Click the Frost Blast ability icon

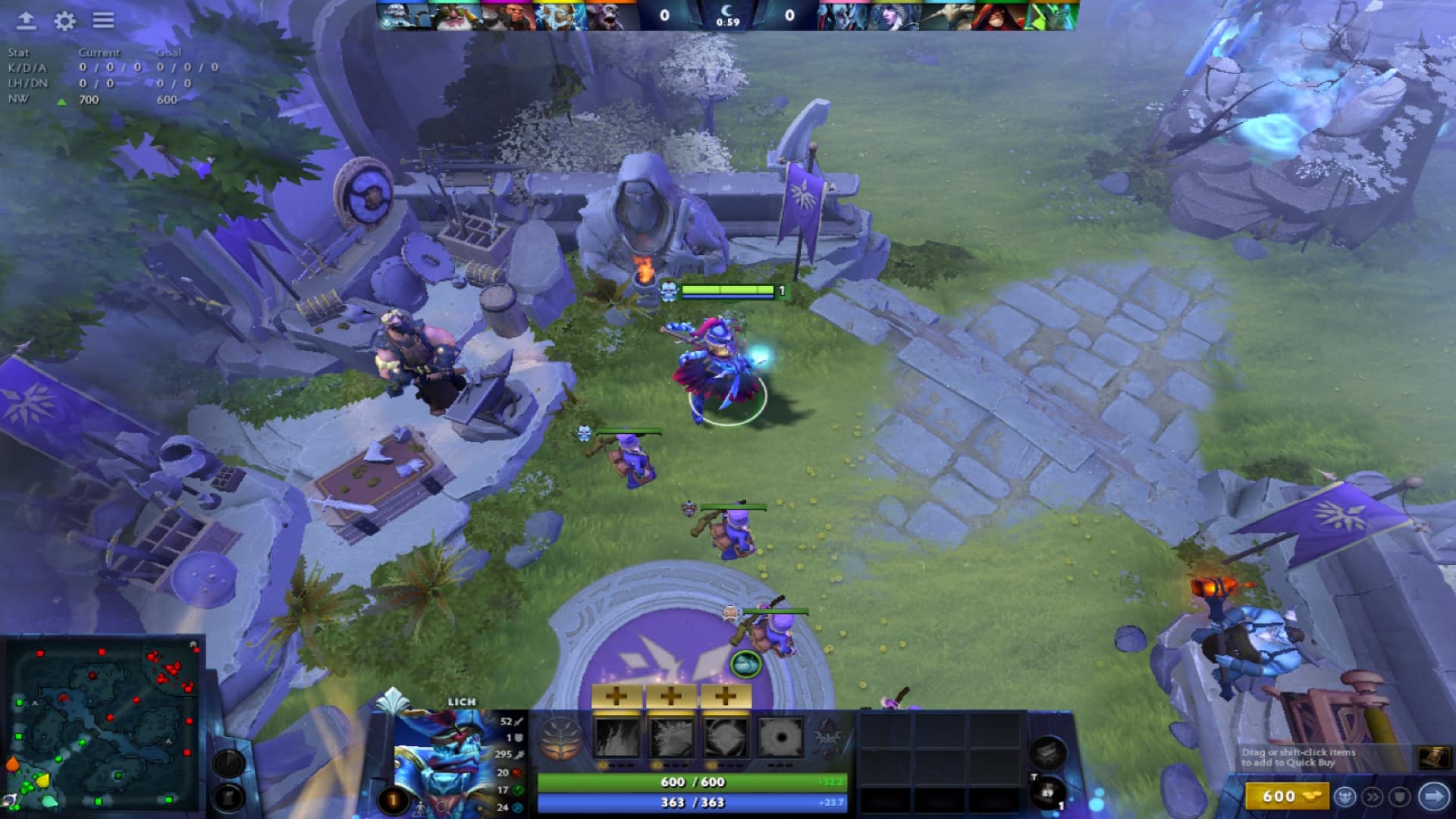617,738
